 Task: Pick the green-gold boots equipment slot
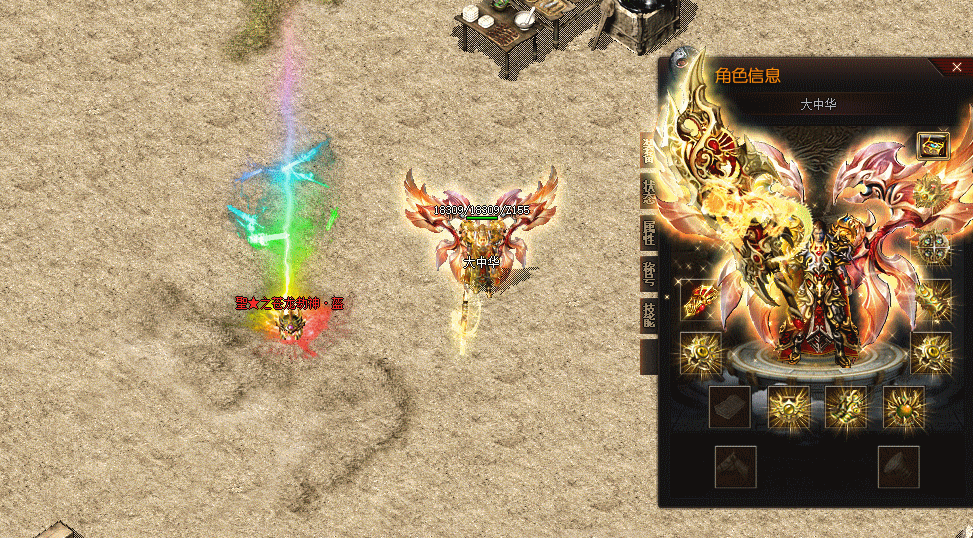tap(846, 407)
